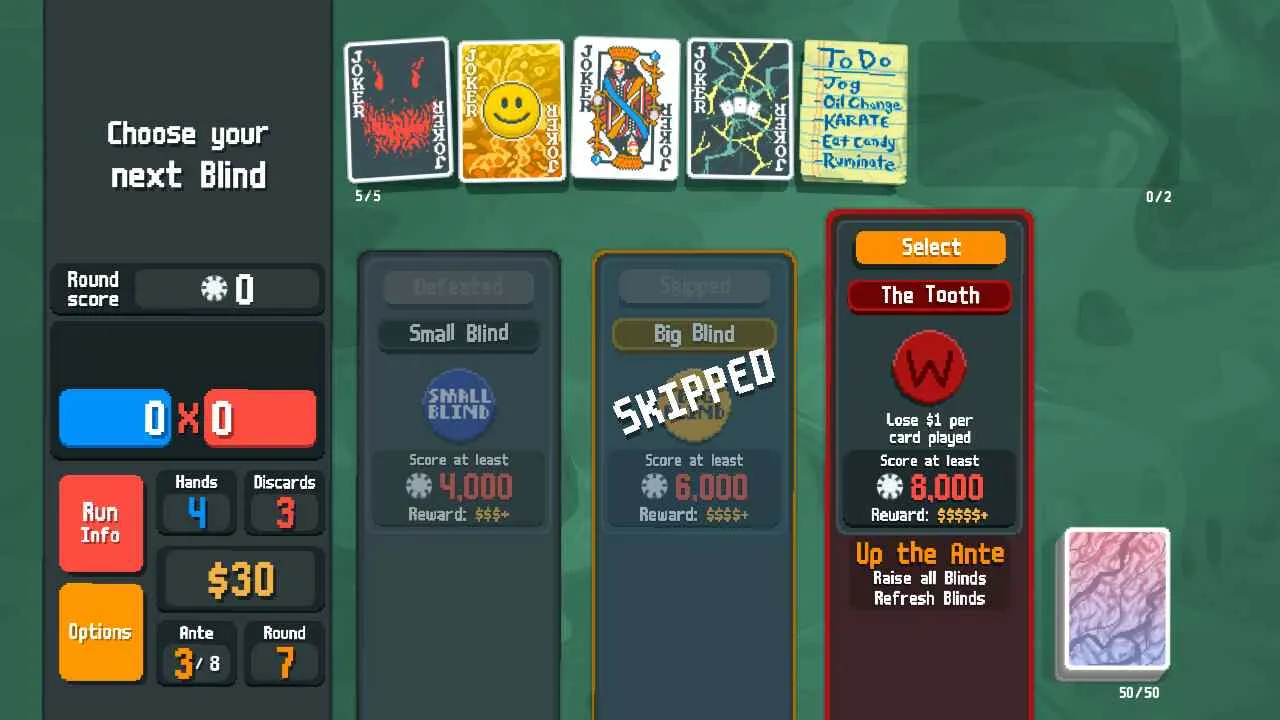View the deck pile
1280x720 pixels.
click(1117, 598)
